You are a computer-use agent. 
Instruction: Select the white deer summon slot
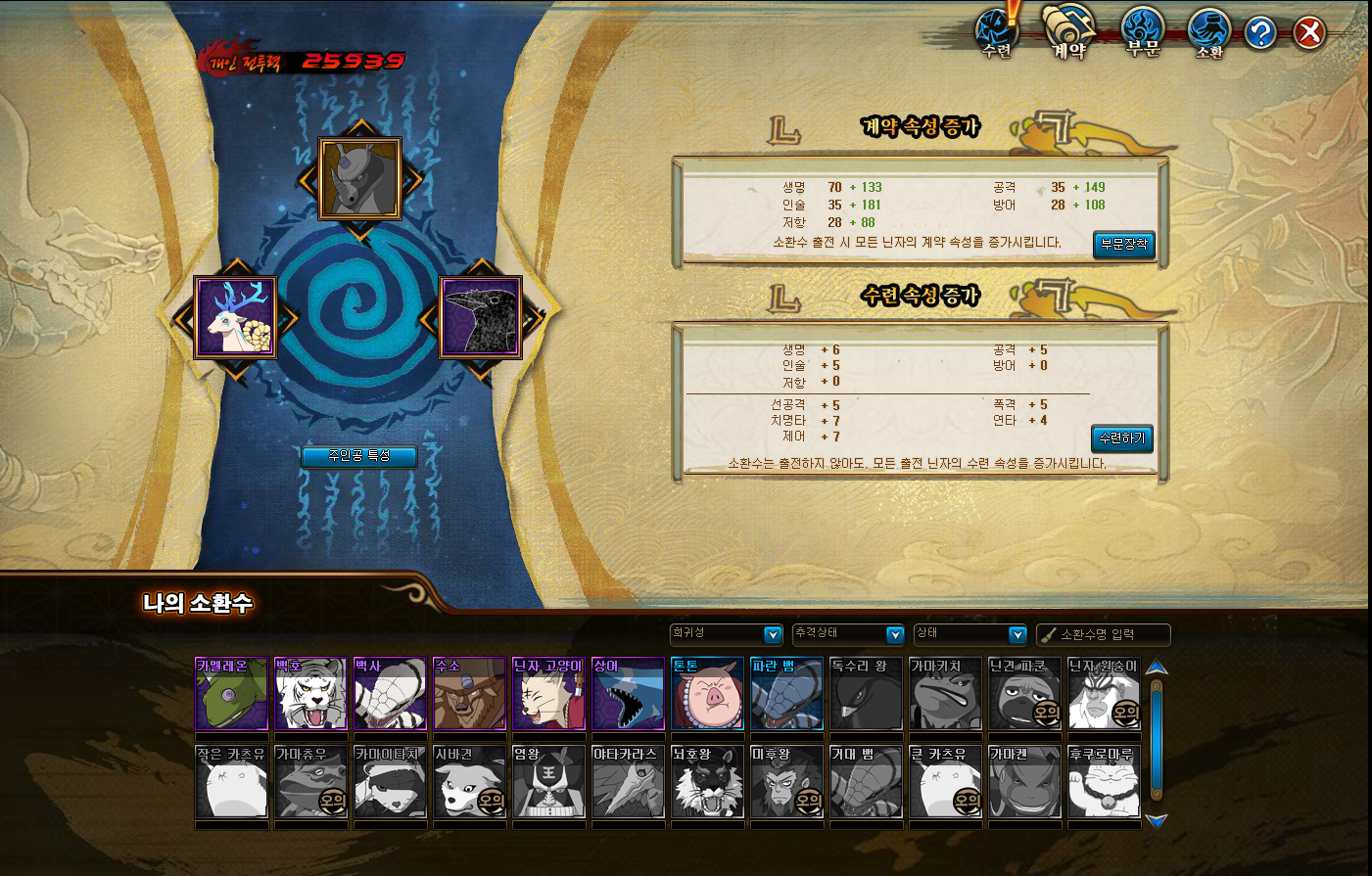(x=235, y=318)
